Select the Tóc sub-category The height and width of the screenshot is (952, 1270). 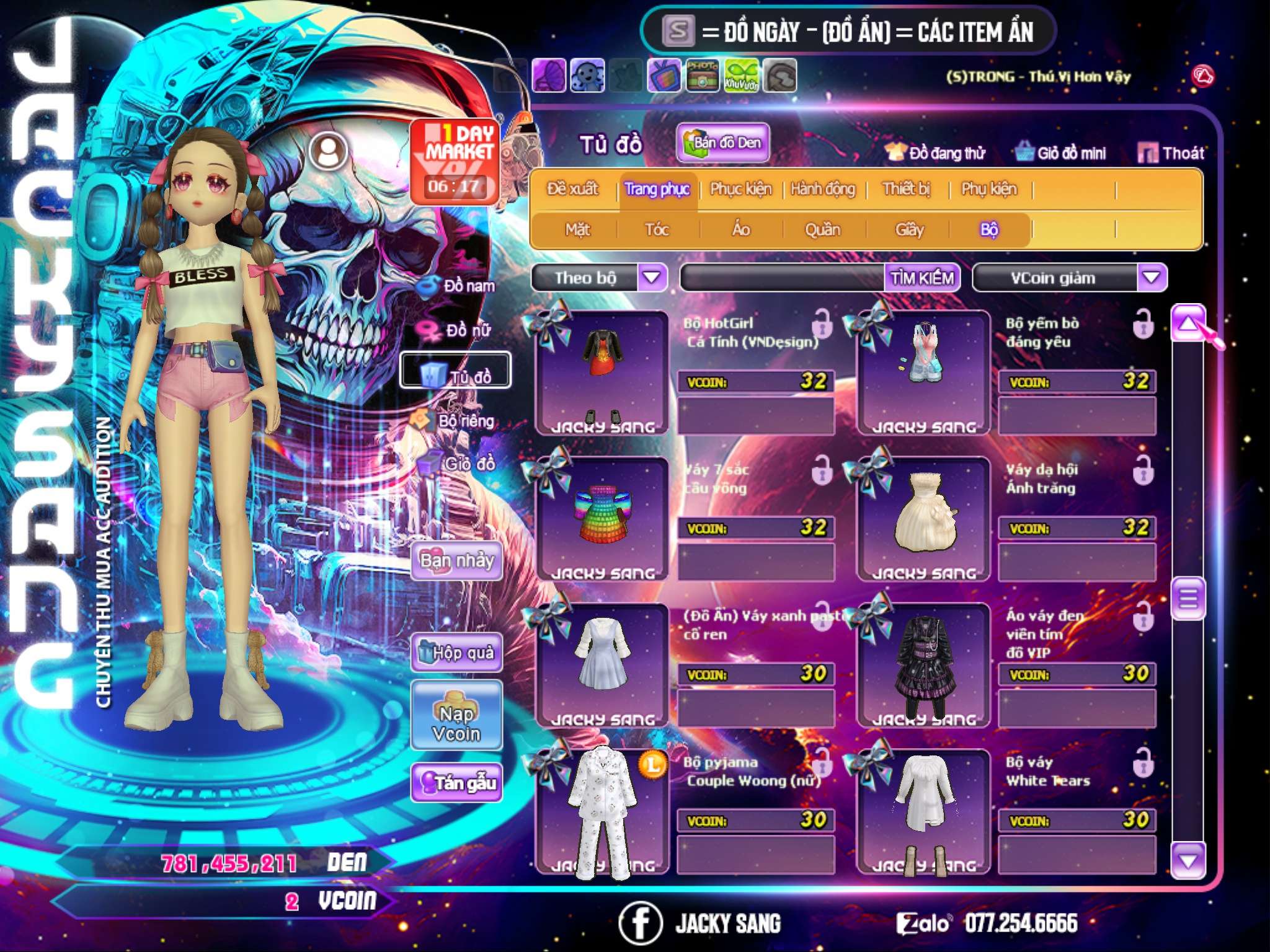coord(657,230)
